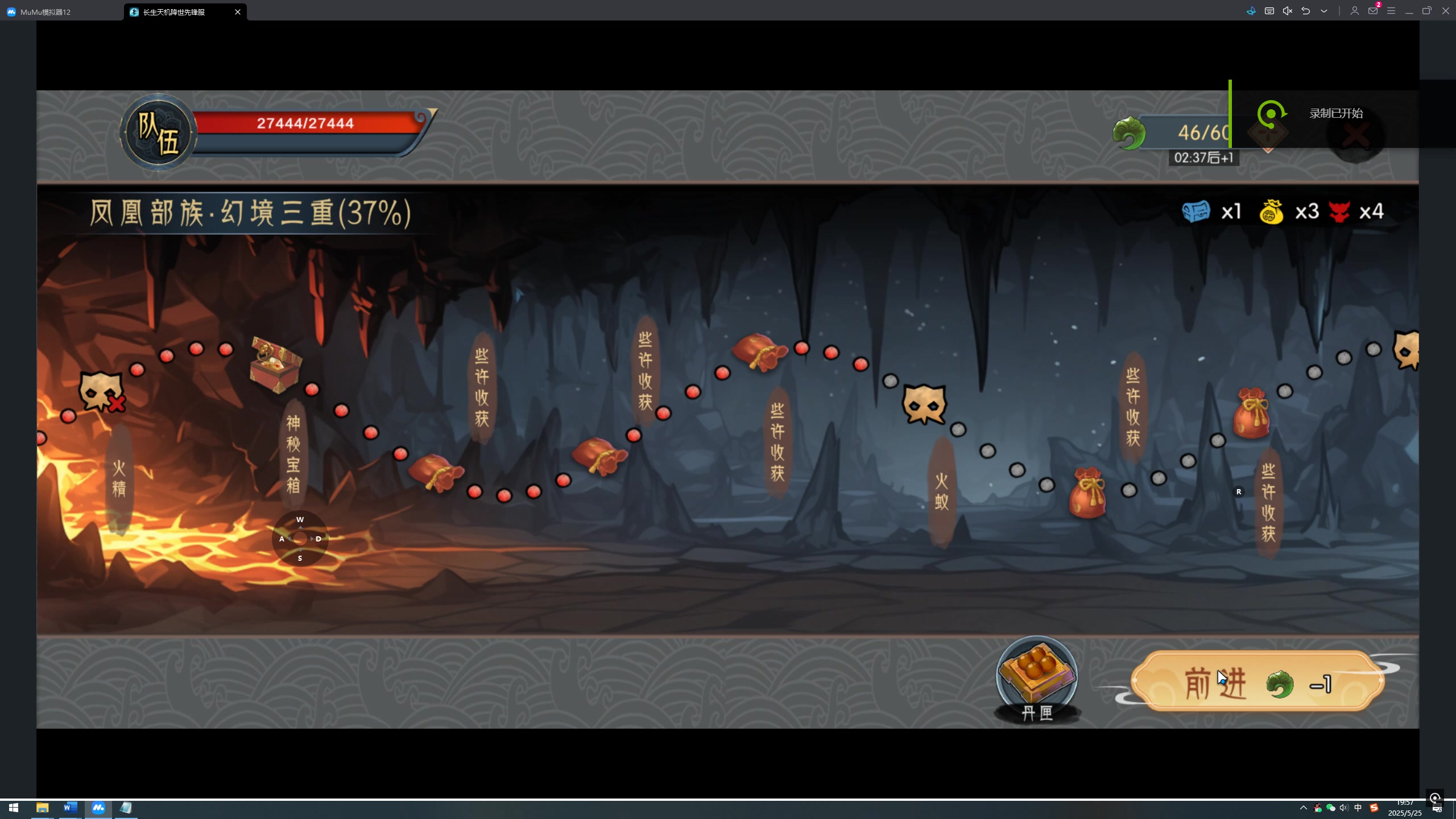Open the emulator hamburger menu
The height and width of the screenshot is (819, 1456).
coord(1391,11)
